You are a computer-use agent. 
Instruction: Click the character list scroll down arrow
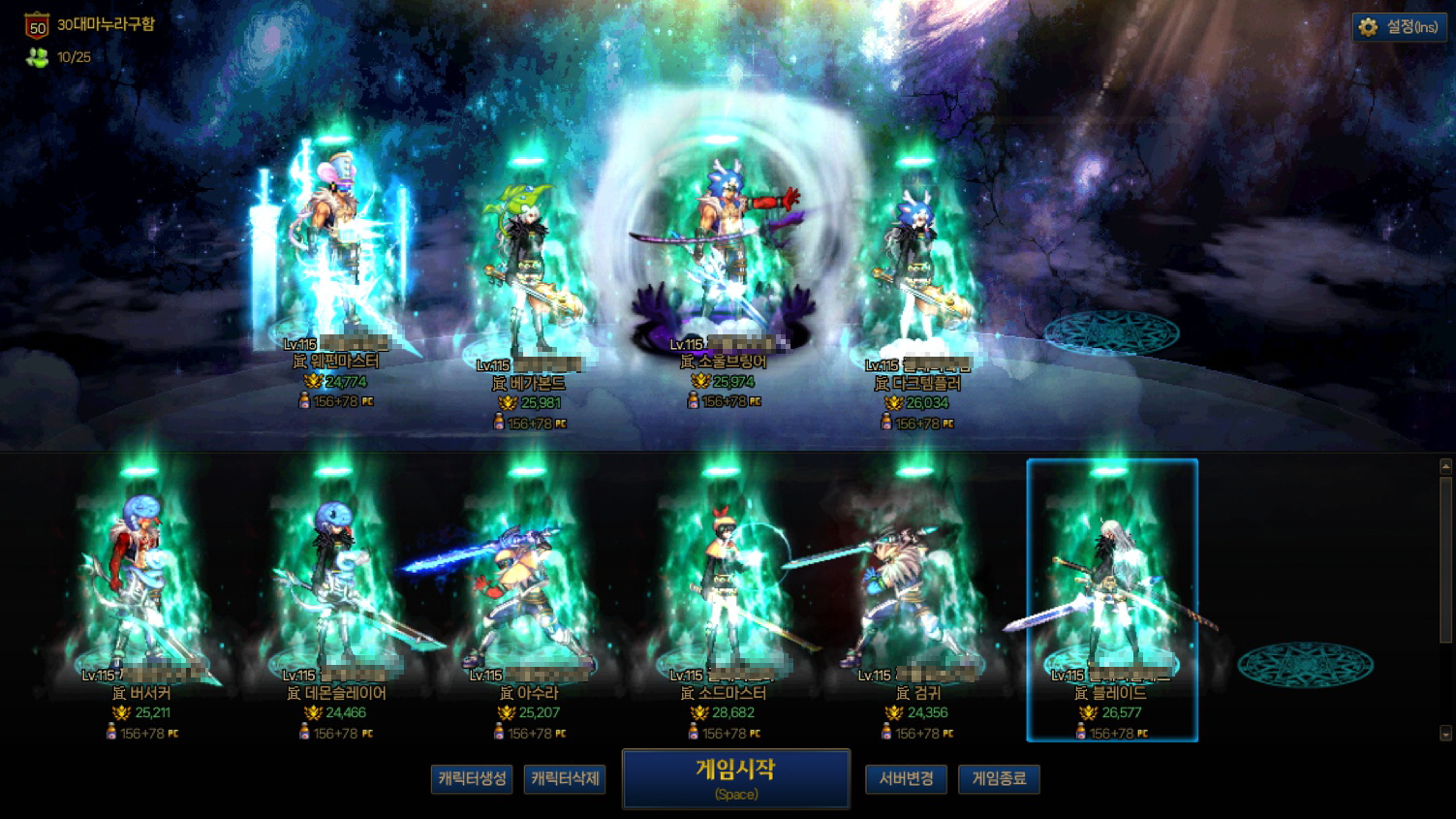(1445, 734)
